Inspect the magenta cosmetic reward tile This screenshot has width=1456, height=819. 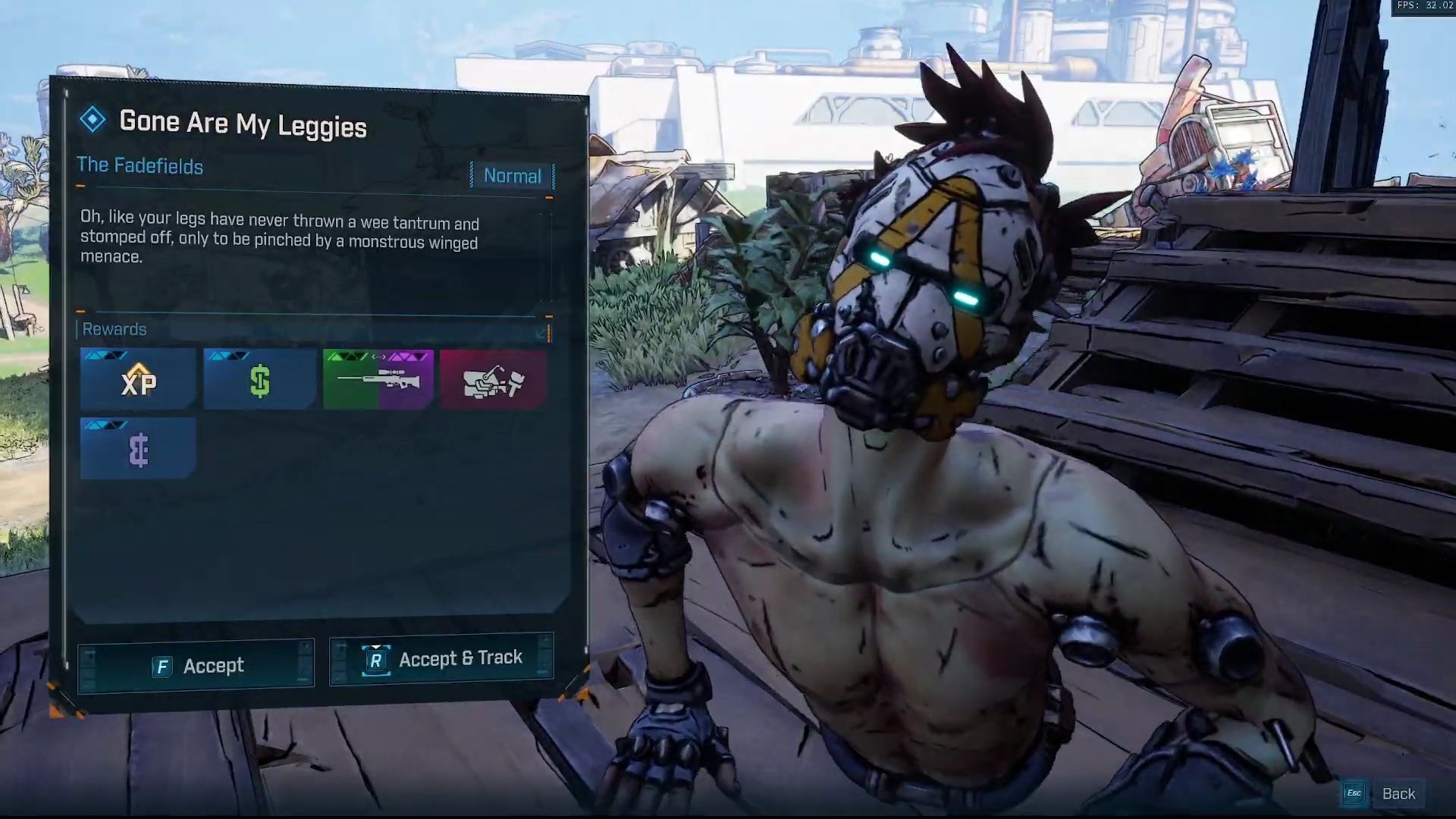coord(493,379)
